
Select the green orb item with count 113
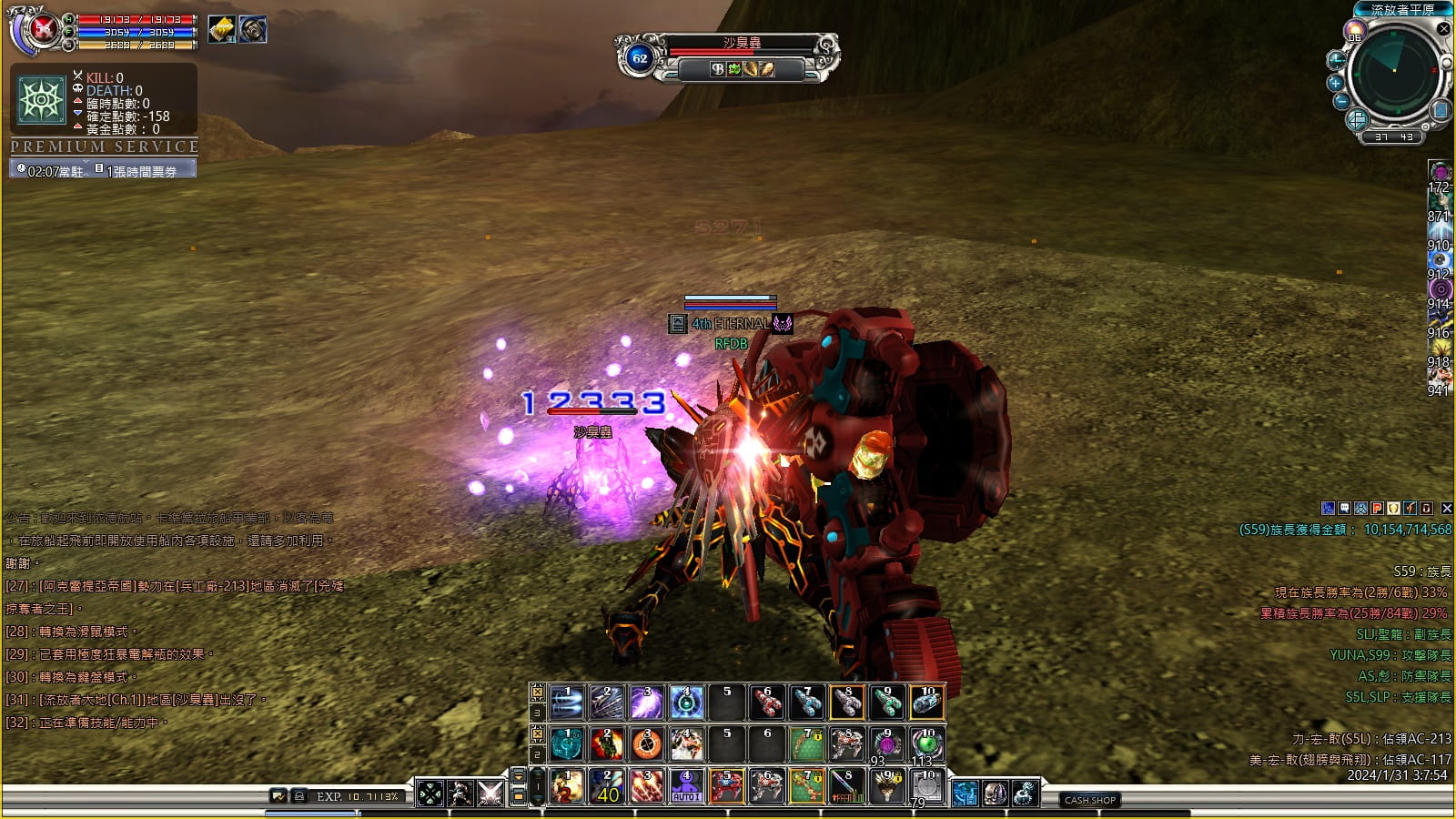[x=926, y=744]
